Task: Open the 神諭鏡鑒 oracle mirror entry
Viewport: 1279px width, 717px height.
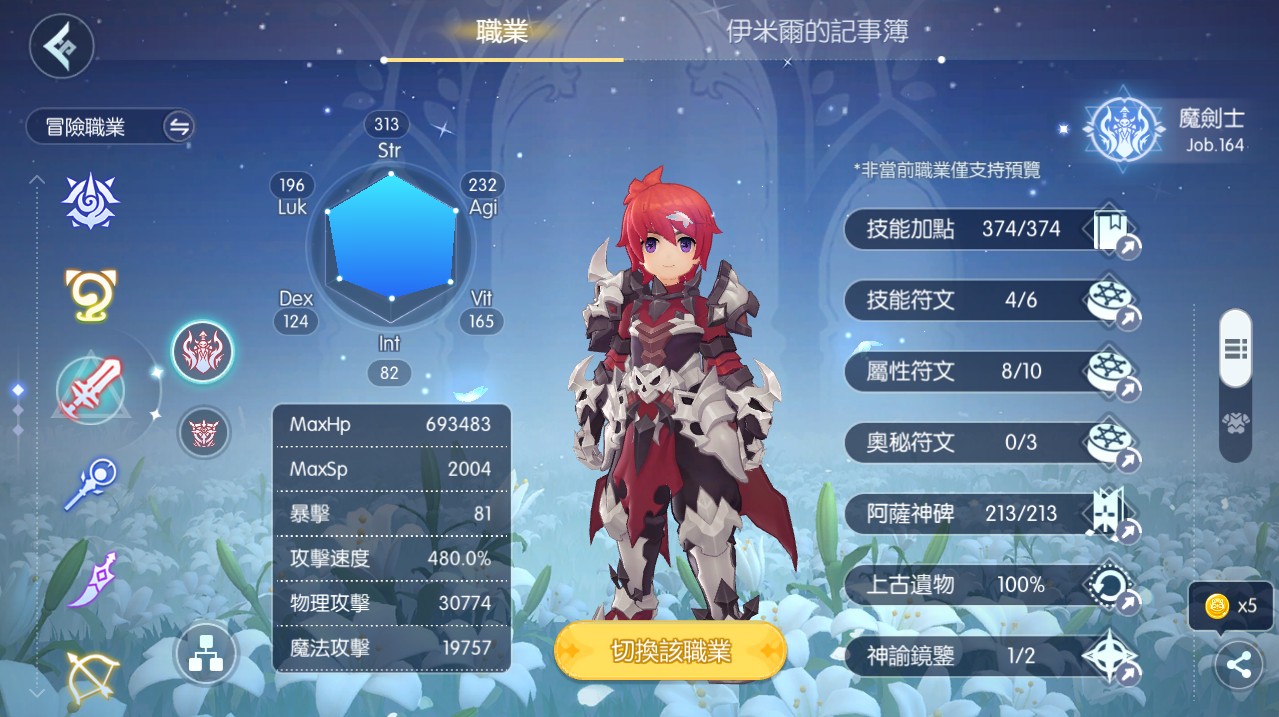Action: [x=990, y=656]
